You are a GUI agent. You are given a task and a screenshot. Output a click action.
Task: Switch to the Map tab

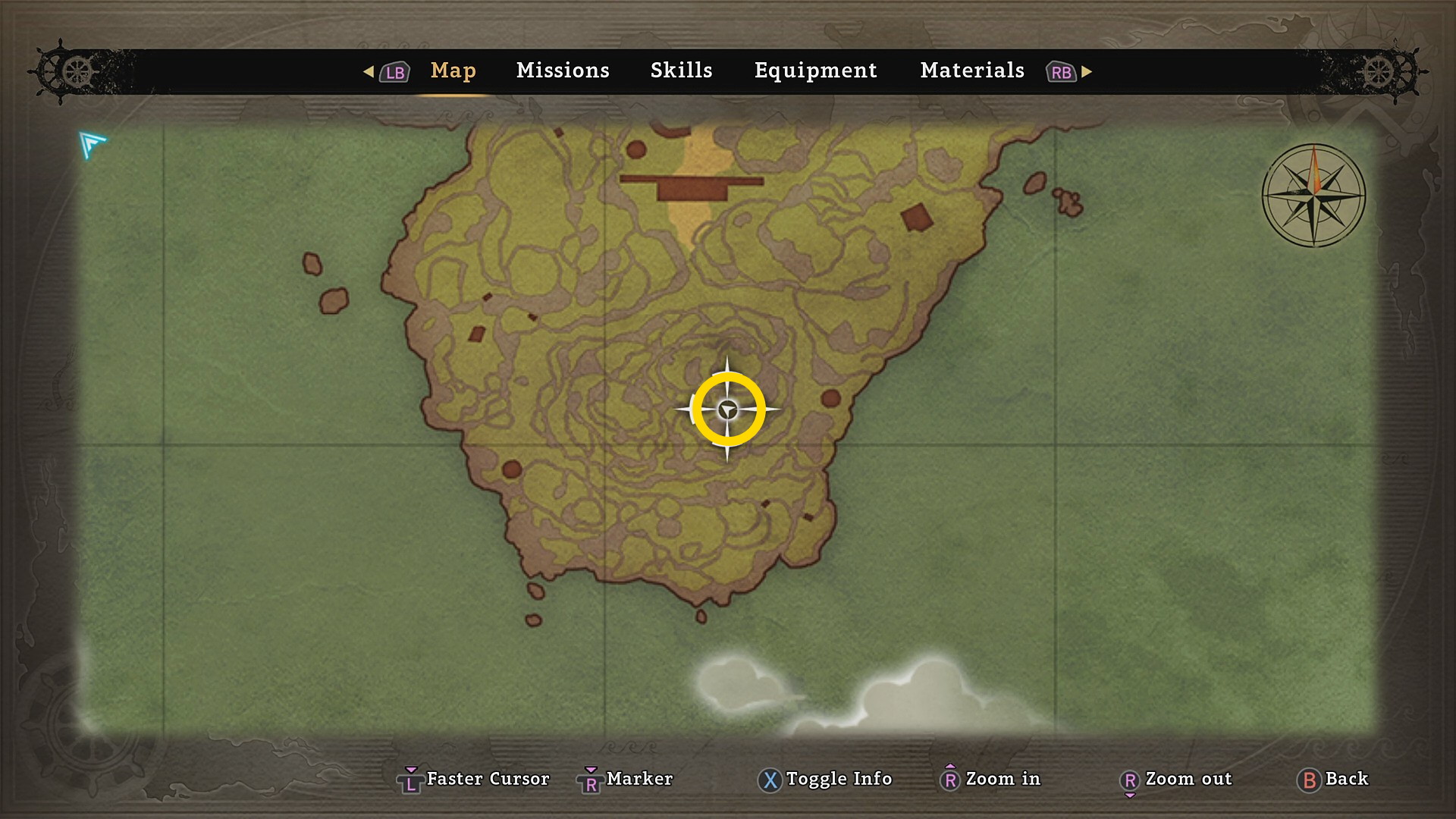pos(453,71)
